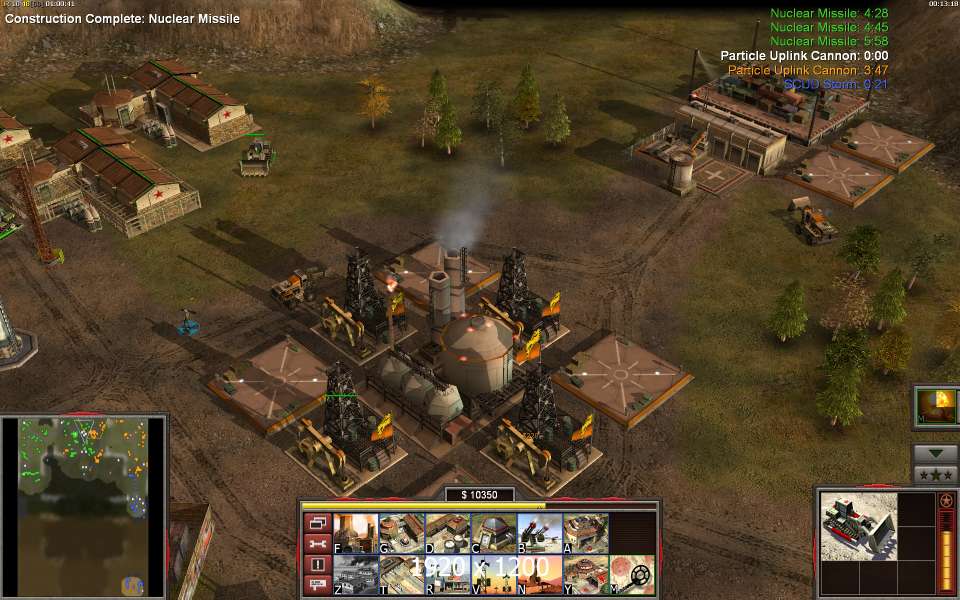Select the Barracks build icon marked G
The height and width of the screenshot is (600, 960).
pos(401,533)
